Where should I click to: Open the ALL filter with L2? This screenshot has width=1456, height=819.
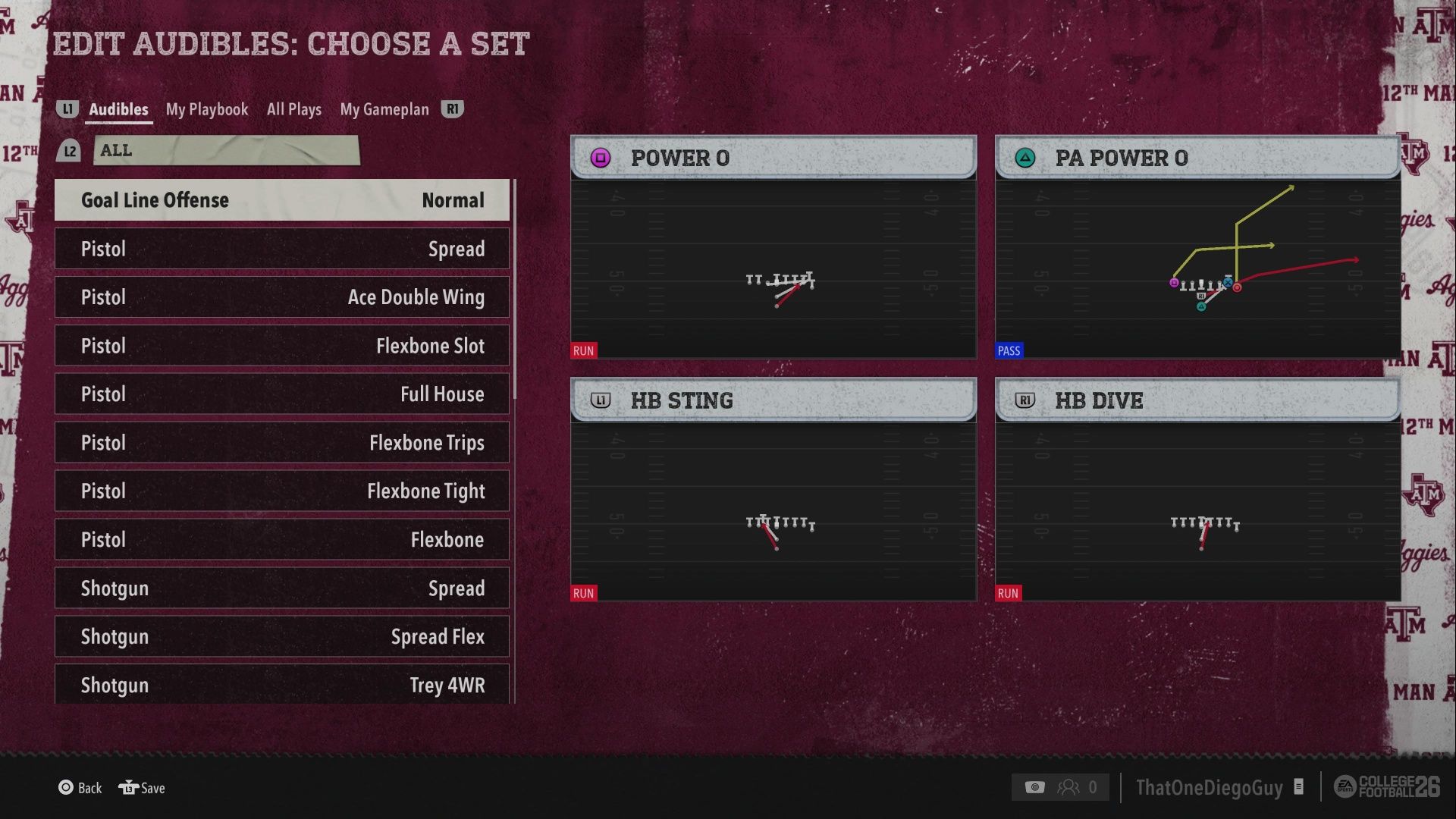227,150
